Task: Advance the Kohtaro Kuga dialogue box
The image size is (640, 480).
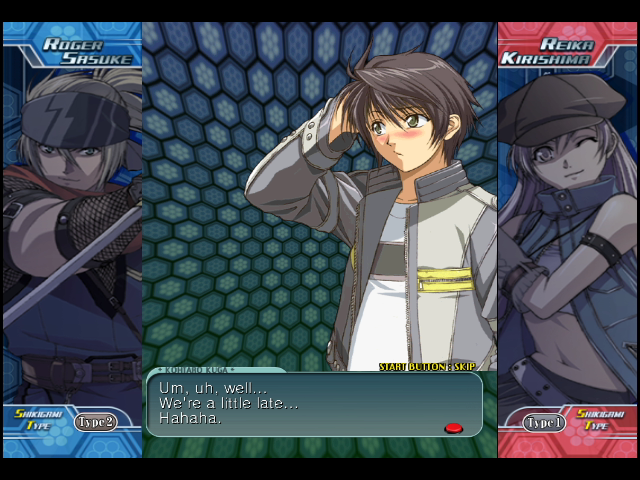Action: pyautogui.click(x=313, y=404)
